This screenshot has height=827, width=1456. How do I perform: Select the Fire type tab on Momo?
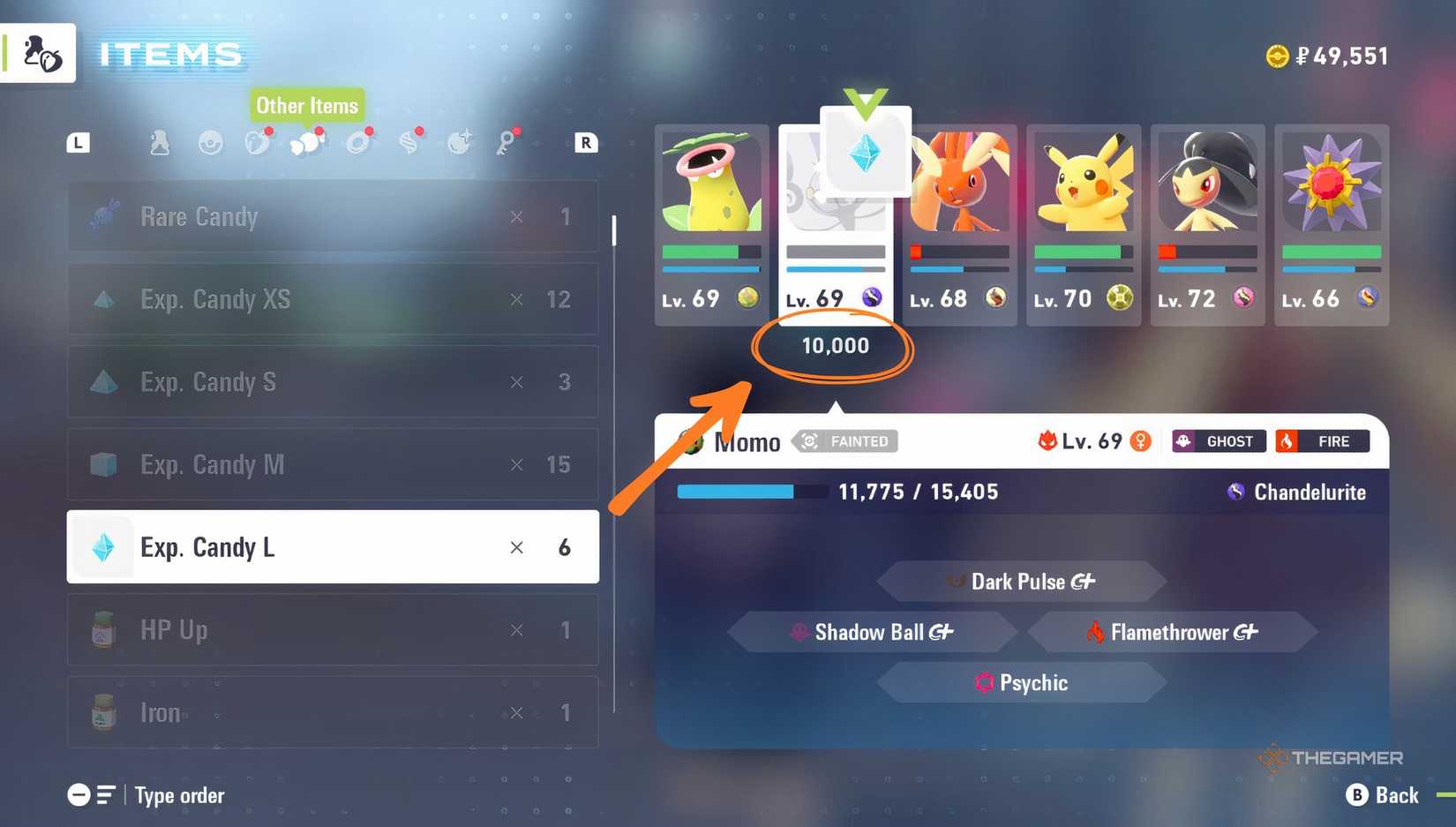click(x=1323, y=441)
